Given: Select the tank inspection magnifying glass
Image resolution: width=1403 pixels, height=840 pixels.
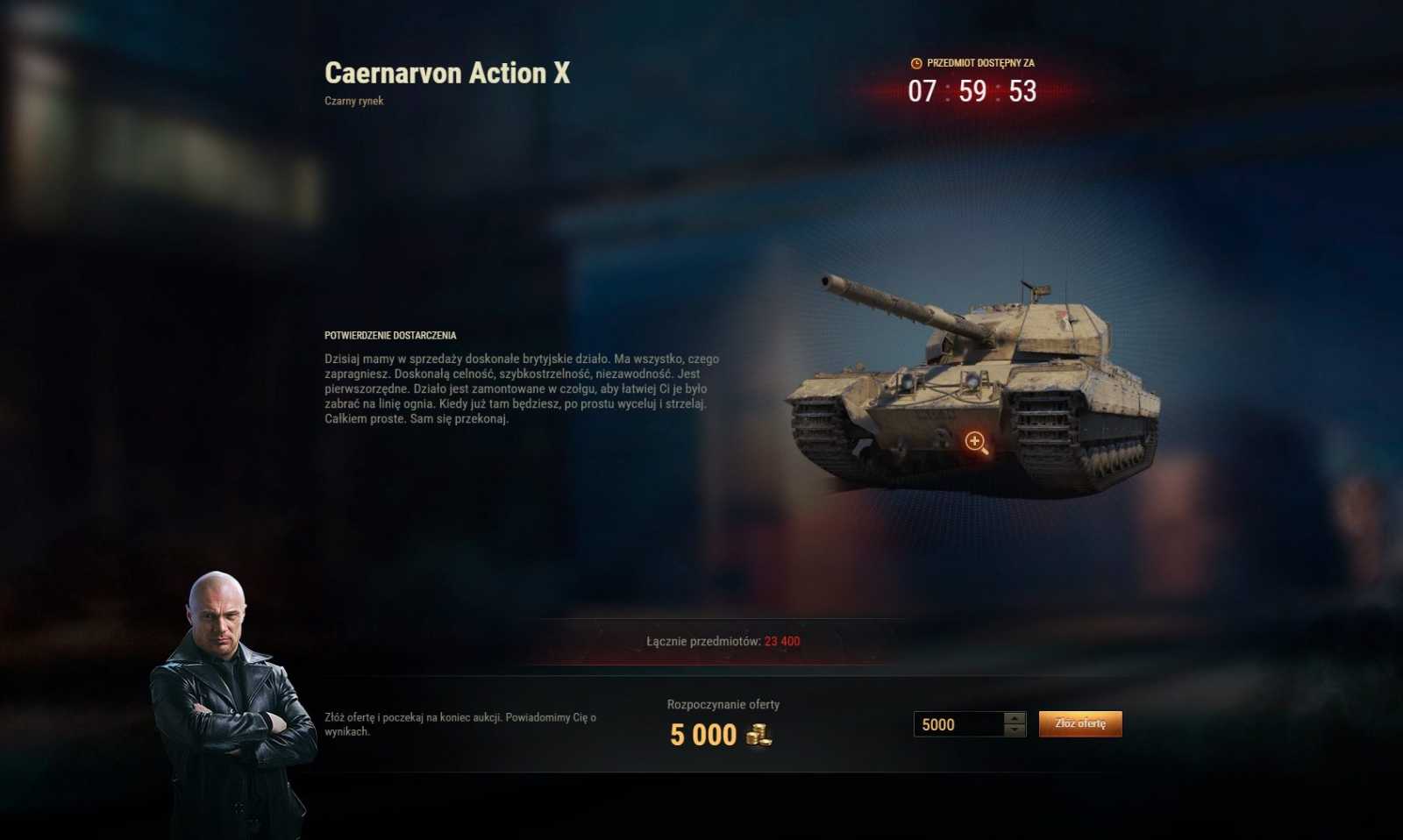Looking at the screenshot, I should pos(976,442).
